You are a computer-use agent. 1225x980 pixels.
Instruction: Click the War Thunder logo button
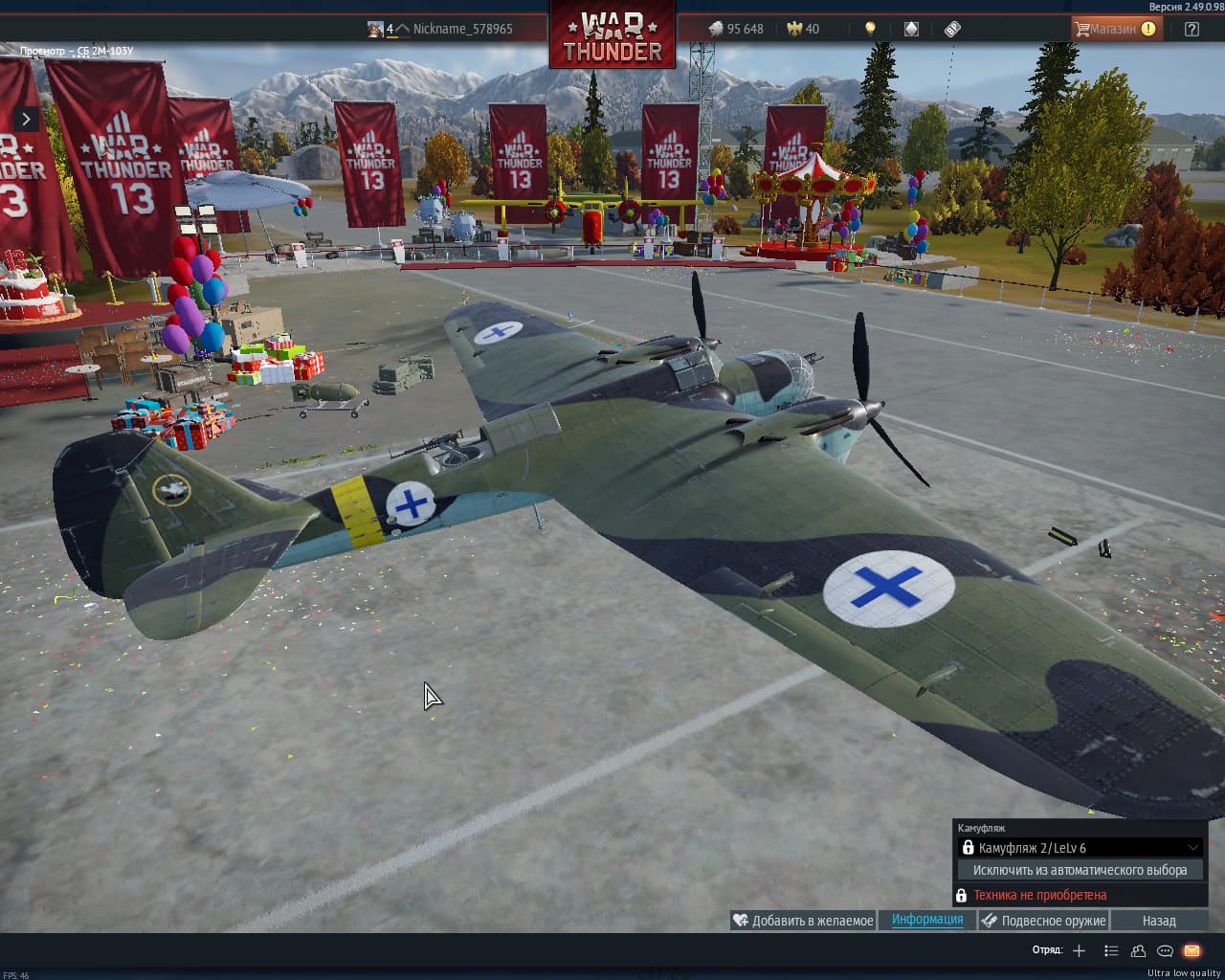612,36
